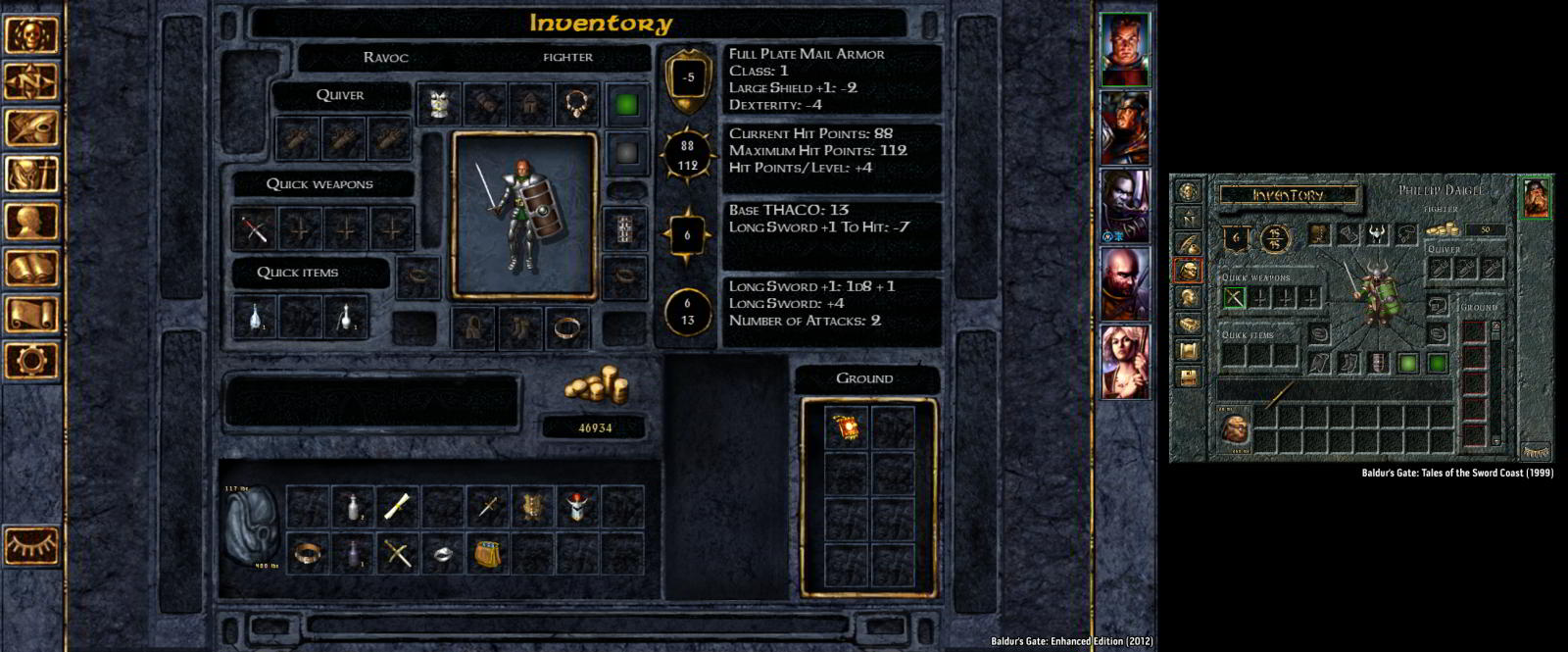1568x652 pixels.
Task: Select the equipped large shield slot
Action: [625, 229]
